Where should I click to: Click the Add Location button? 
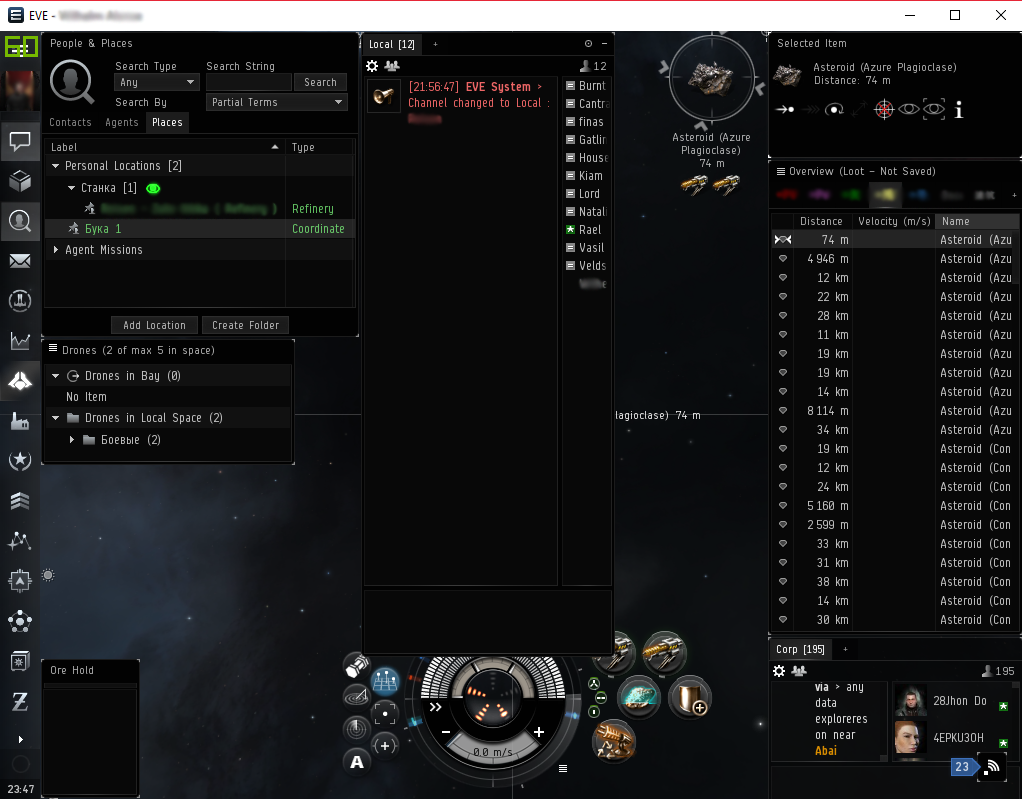point(154,325)
